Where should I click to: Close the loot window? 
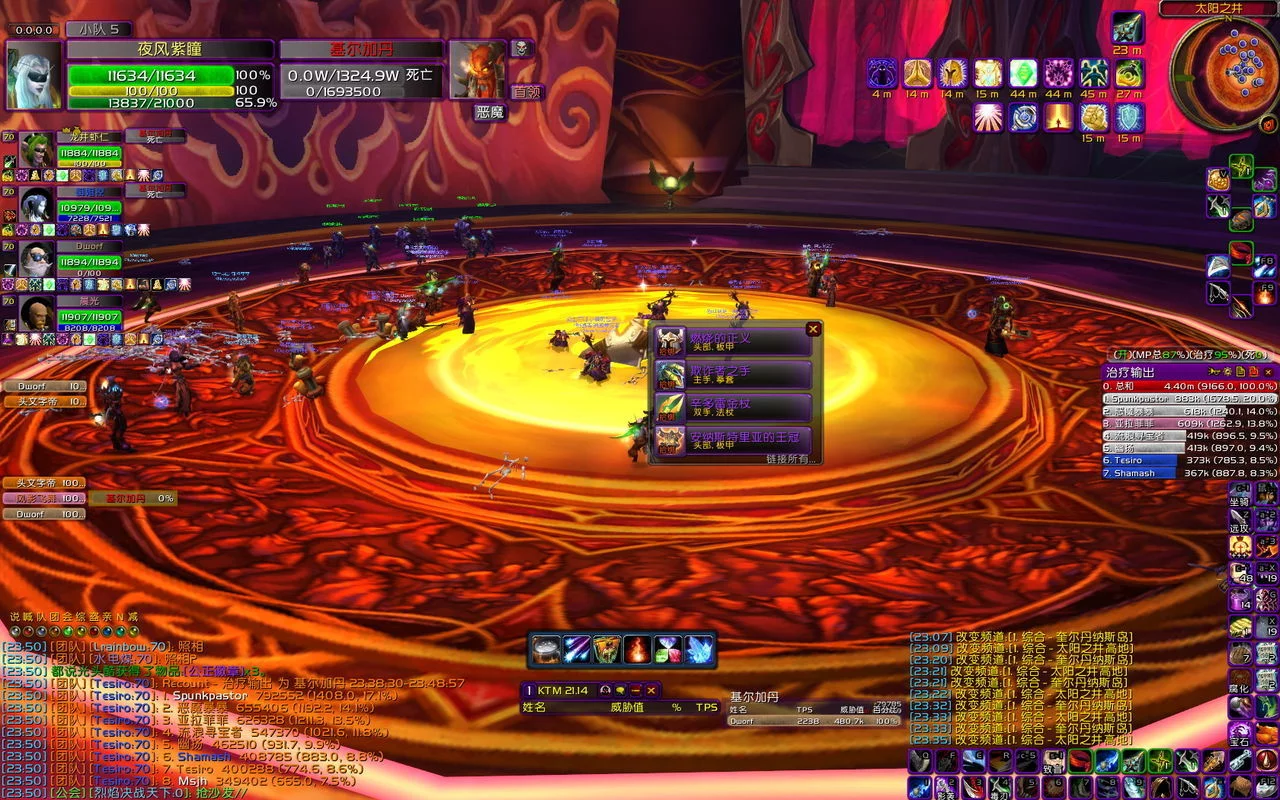(813, 329)
